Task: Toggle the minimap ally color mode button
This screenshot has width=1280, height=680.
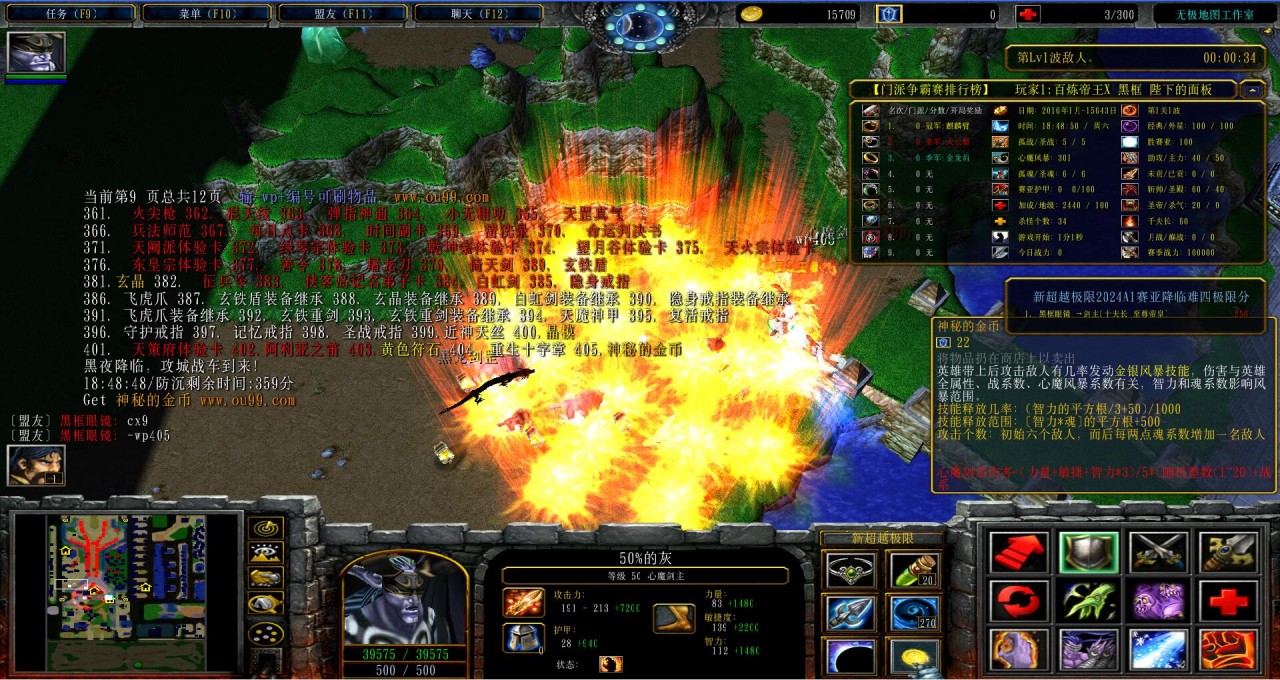Action: [x=265, y=578]
